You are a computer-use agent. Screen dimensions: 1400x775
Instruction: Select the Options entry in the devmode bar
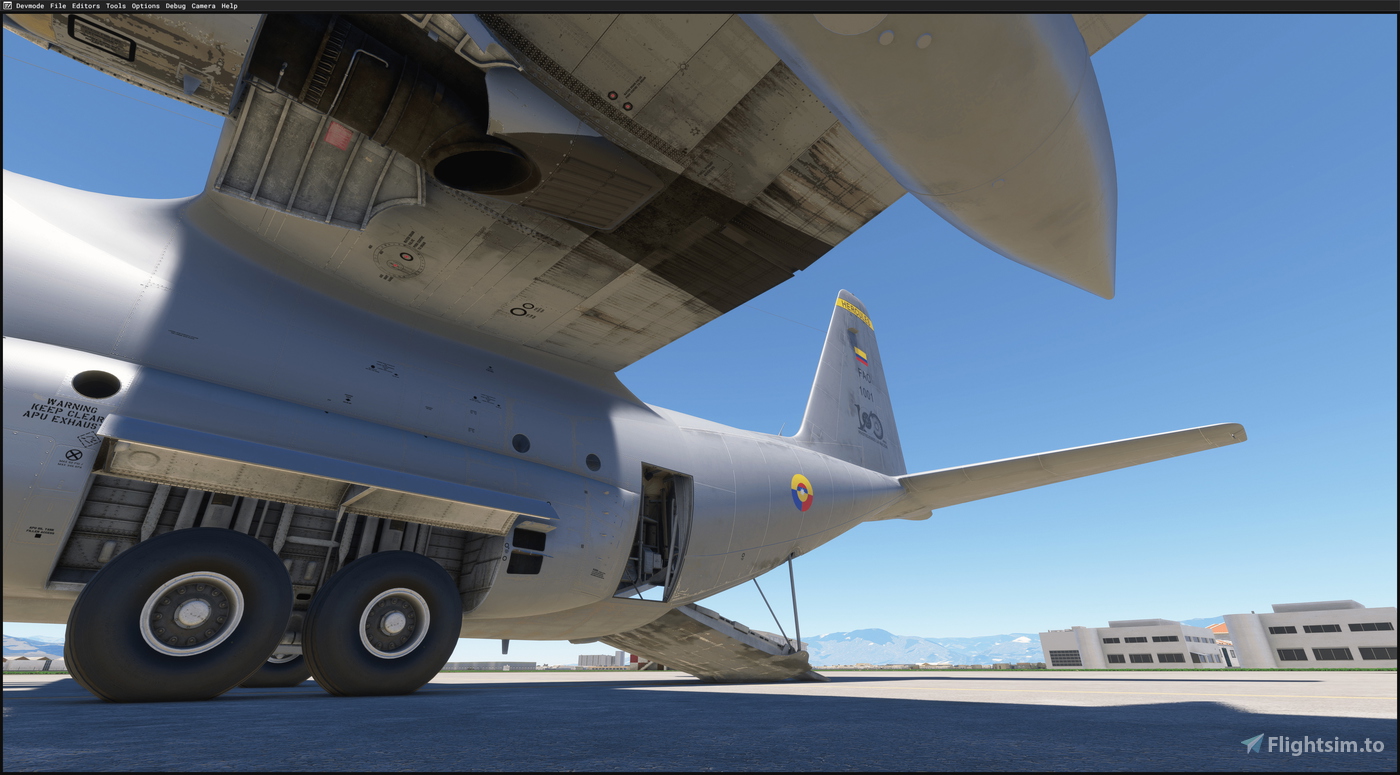pyautogui.click(x=146, y=5)
